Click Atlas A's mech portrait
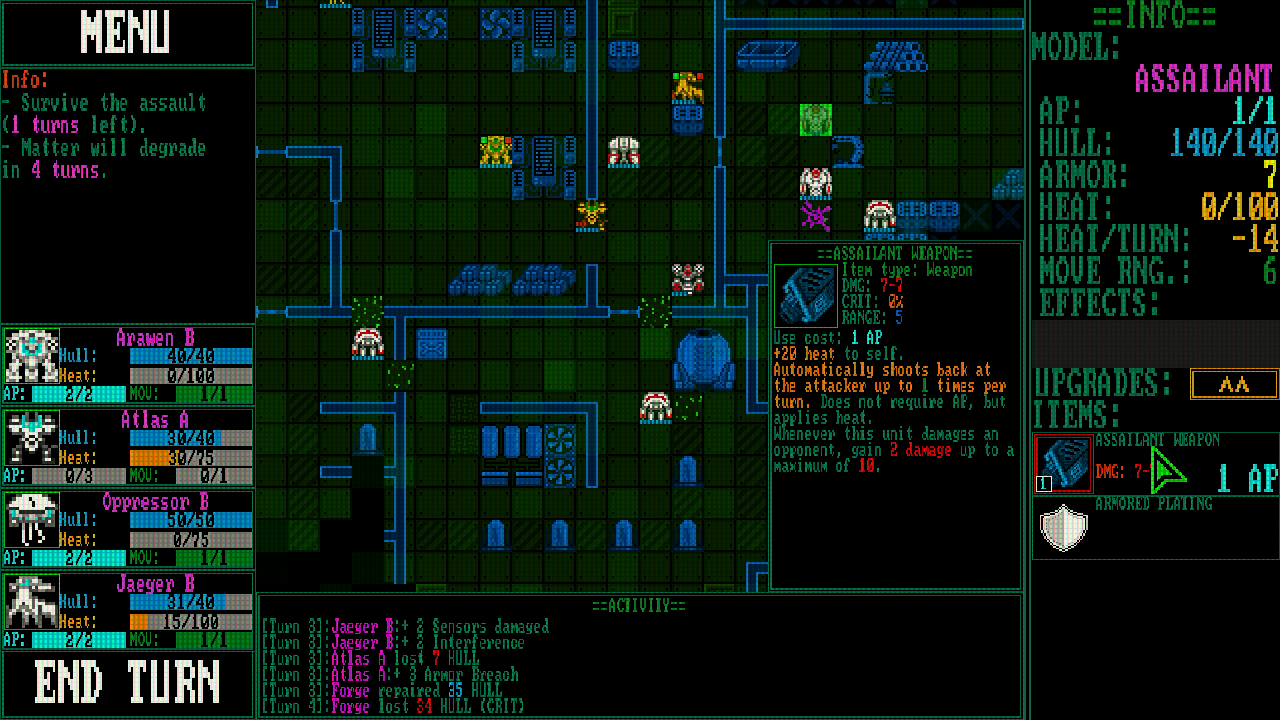Image resolution: width=1280 pixels, height=720 pixels. click(31, 437)
